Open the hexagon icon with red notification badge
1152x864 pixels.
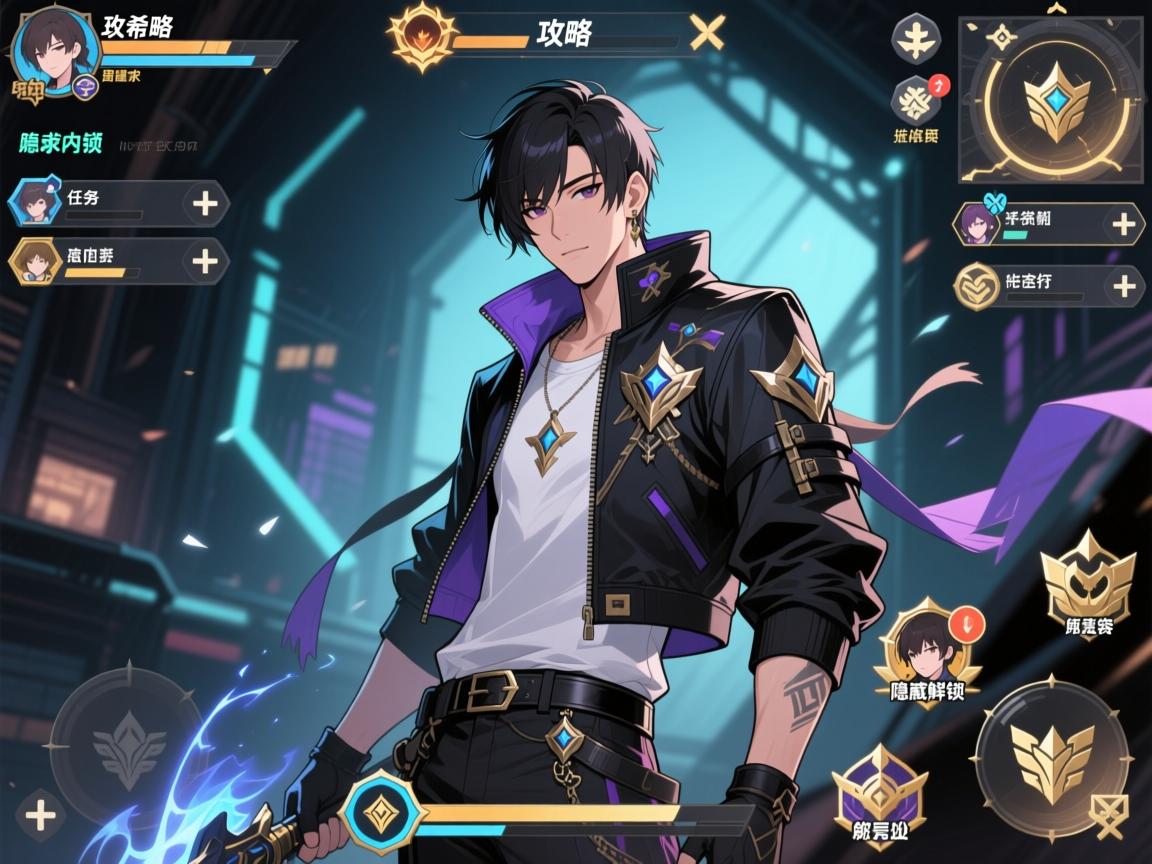click(x=916, y=100)
